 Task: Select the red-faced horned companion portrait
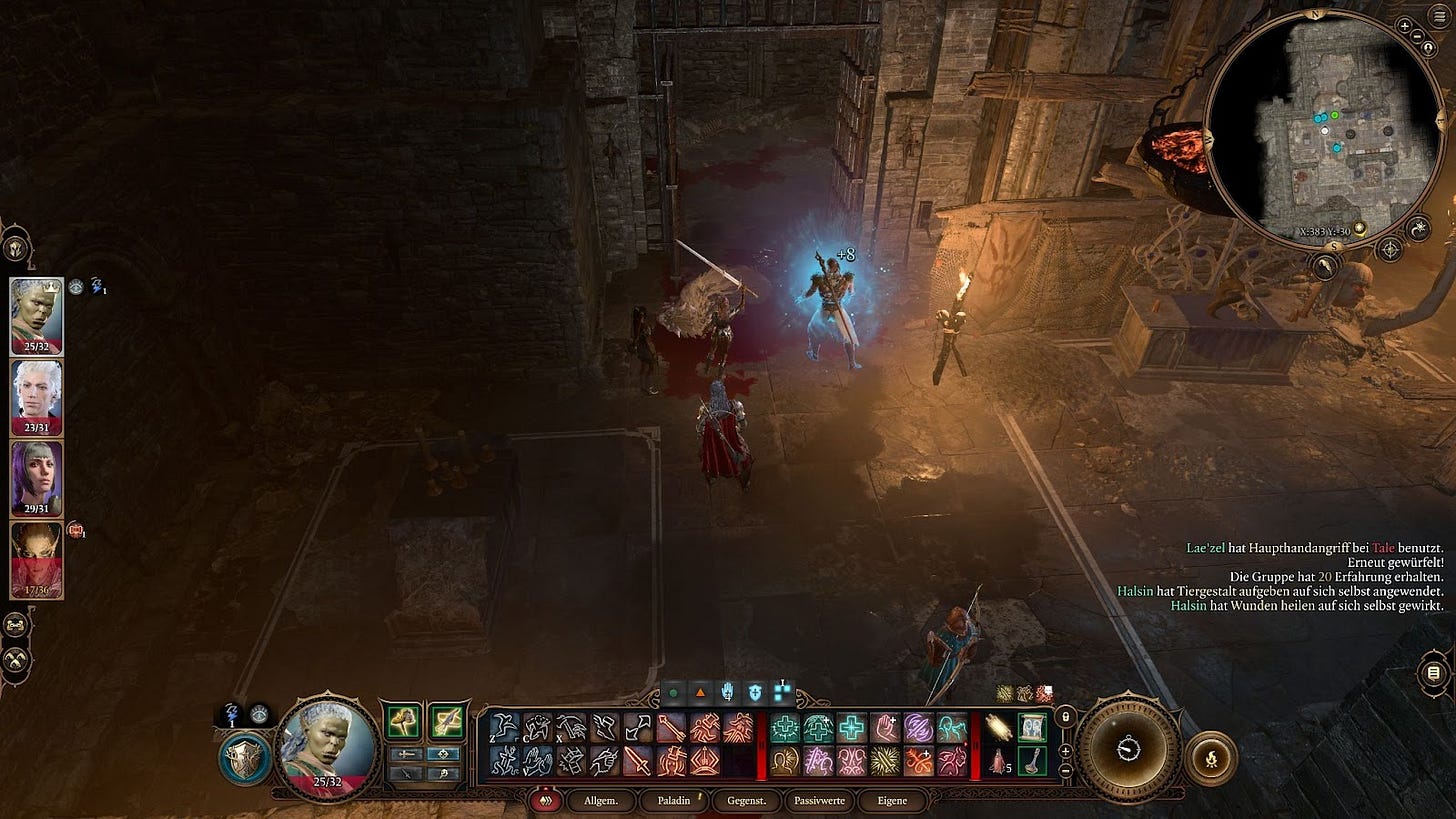(x=36, y=558)
